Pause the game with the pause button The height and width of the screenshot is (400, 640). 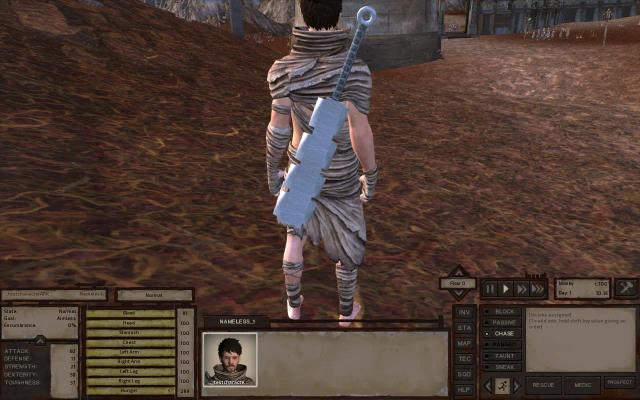click(490, 289)
